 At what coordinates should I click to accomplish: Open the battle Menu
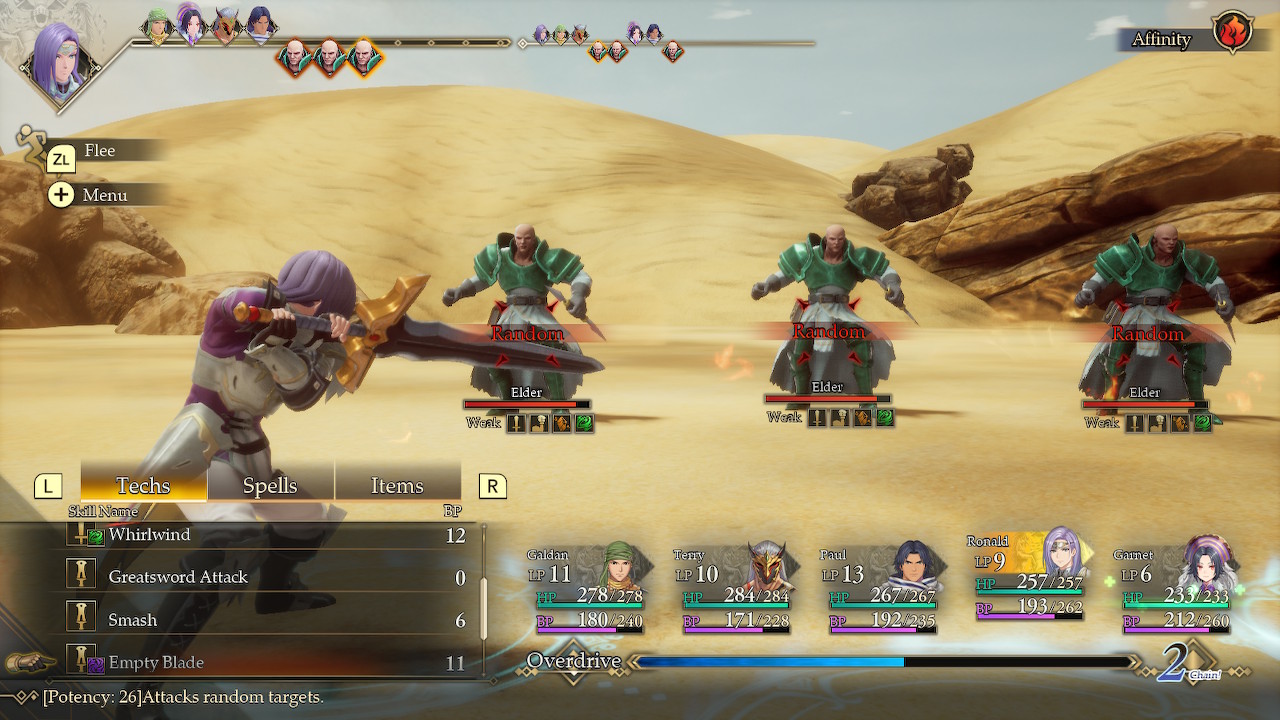click(103, 195)
